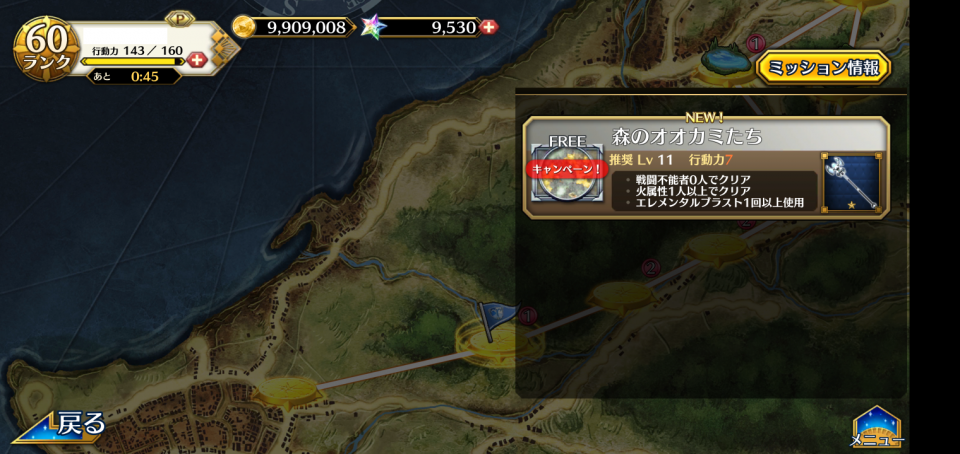View the staff reward item icon
The width and height of the screenshot is (960, 454).
850,182
